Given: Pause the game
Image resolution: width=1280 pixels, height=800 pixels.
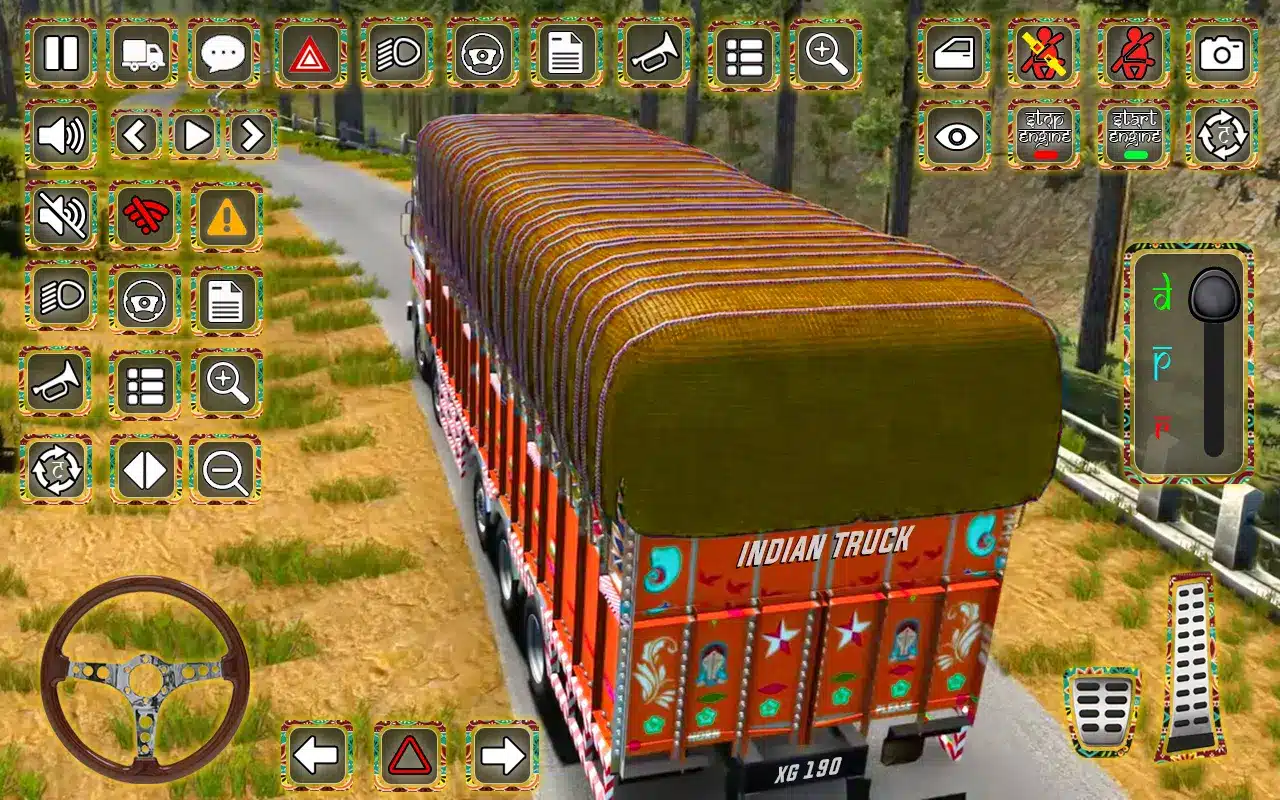Looking at the screenshot, I should pos(61,53).
